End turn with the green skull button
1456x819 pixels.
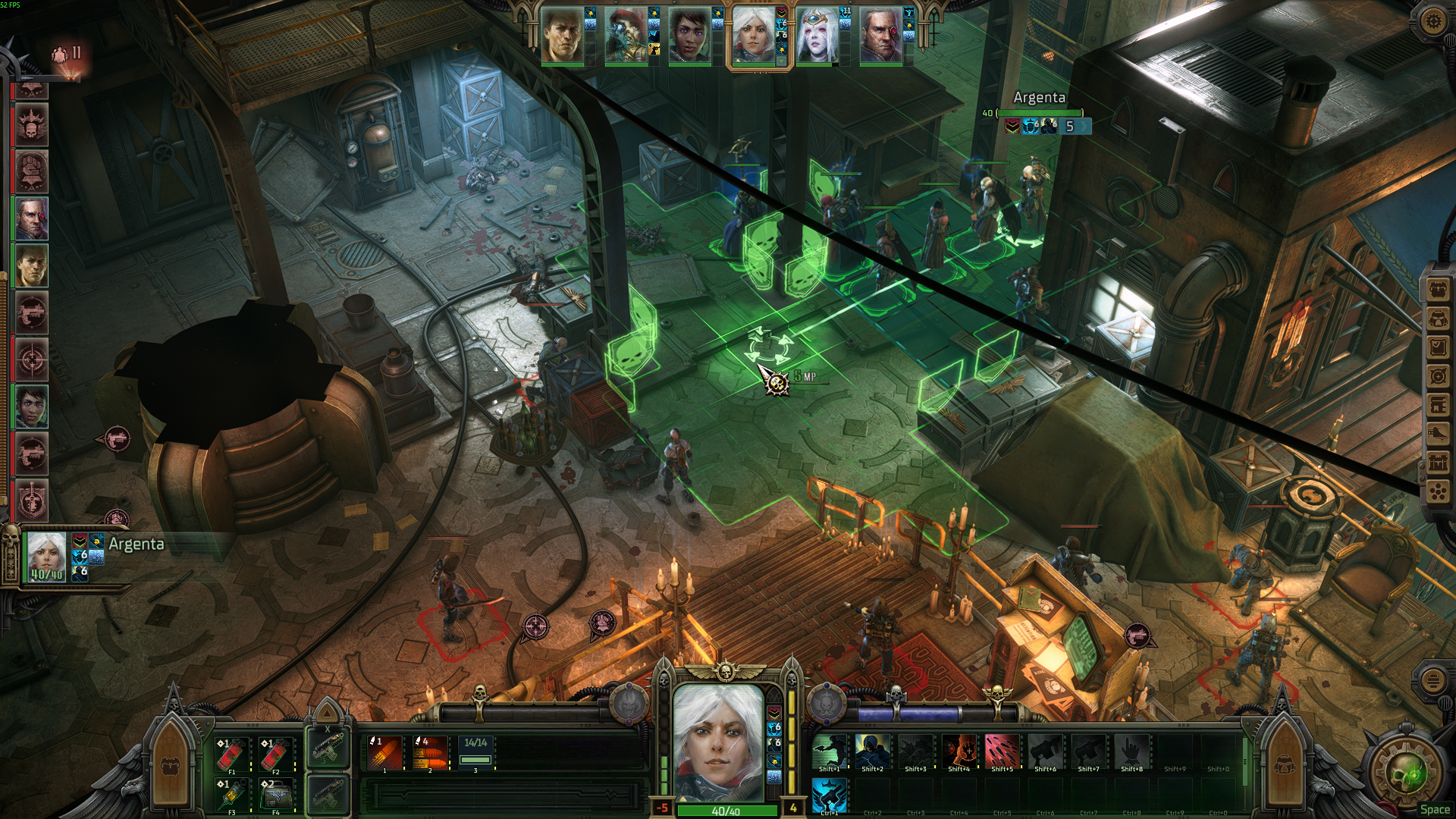coord(1409,773)
